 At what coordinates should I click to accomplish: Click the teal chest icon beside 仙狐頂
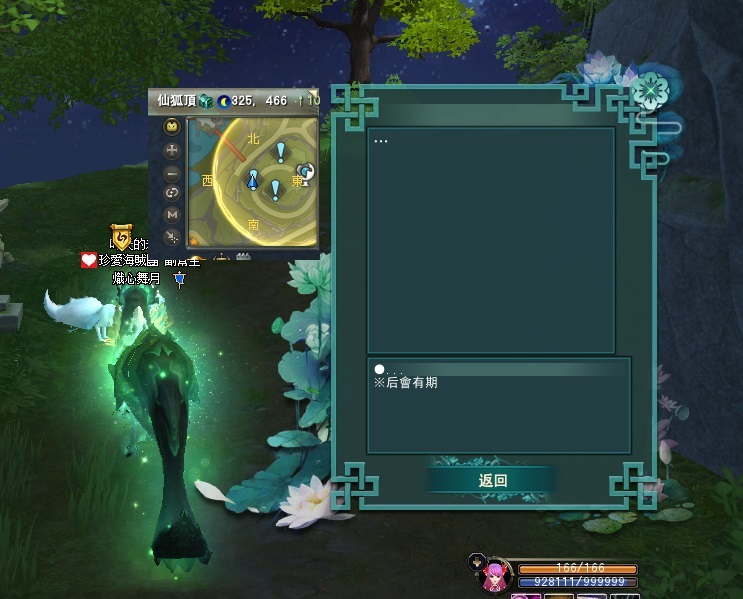[205, 101]
